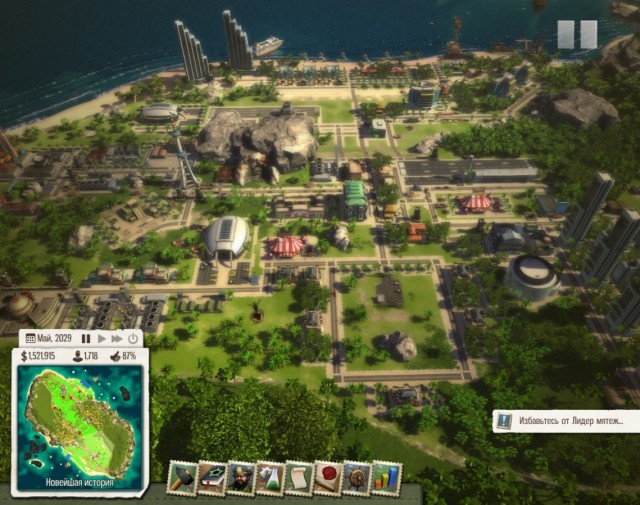
Task: Open the bar chart almanac stamp
Action: point(385,477)
